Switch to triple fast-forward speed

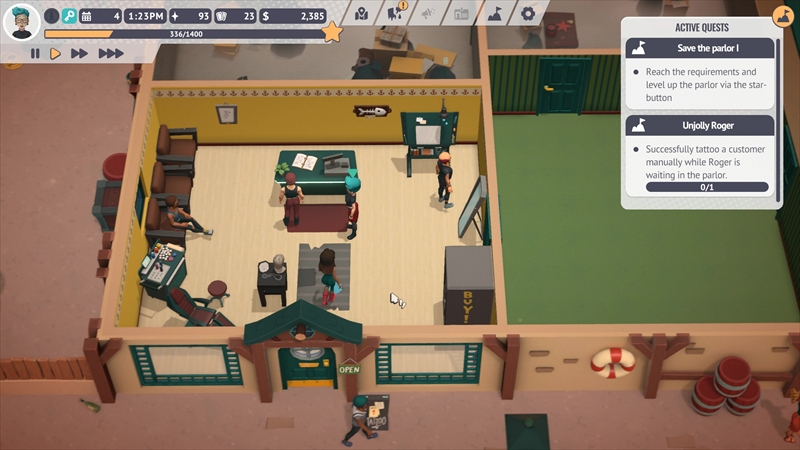tap(110, 54)
